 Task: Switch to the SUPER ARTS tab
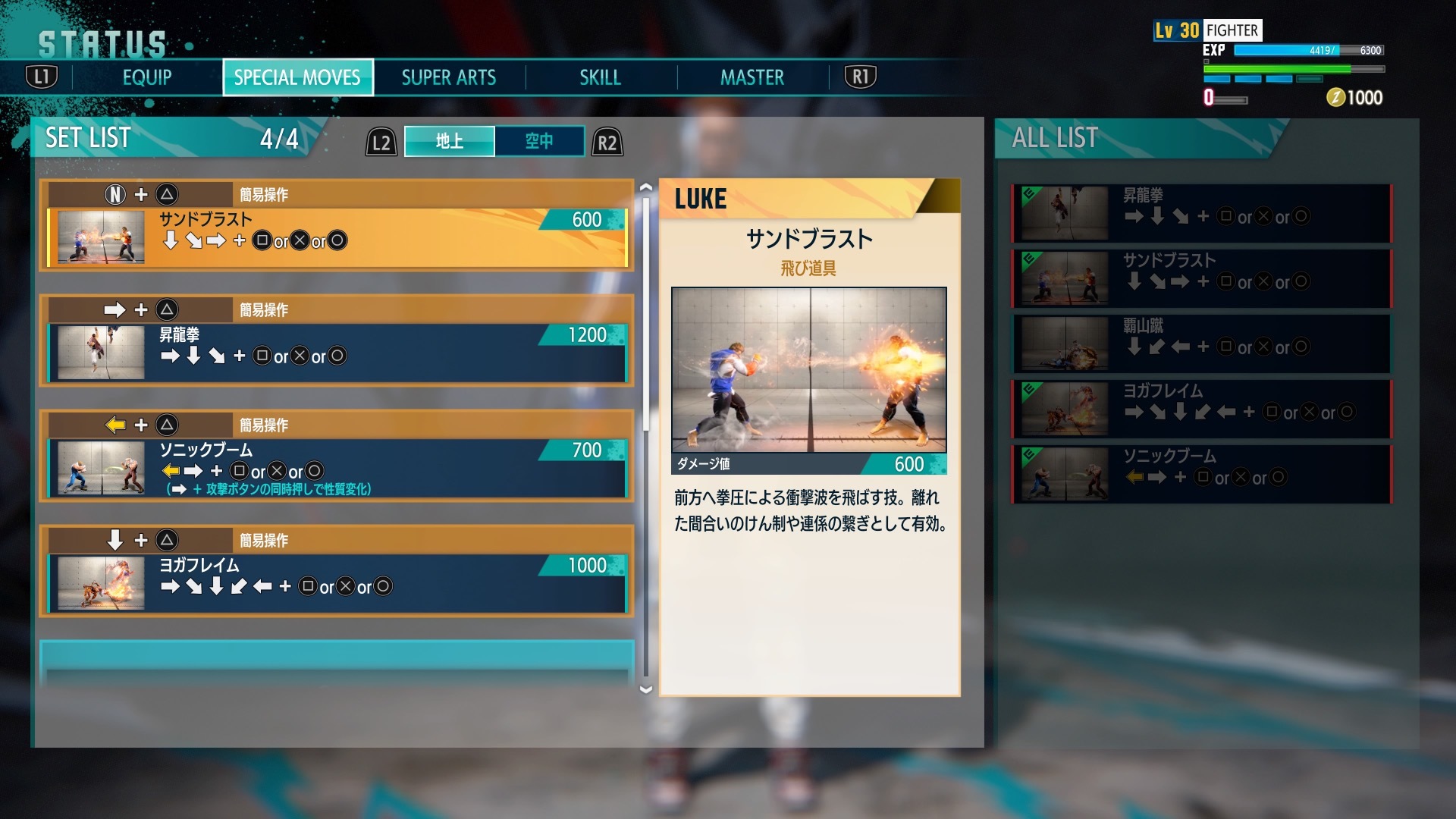coord(447,77)
